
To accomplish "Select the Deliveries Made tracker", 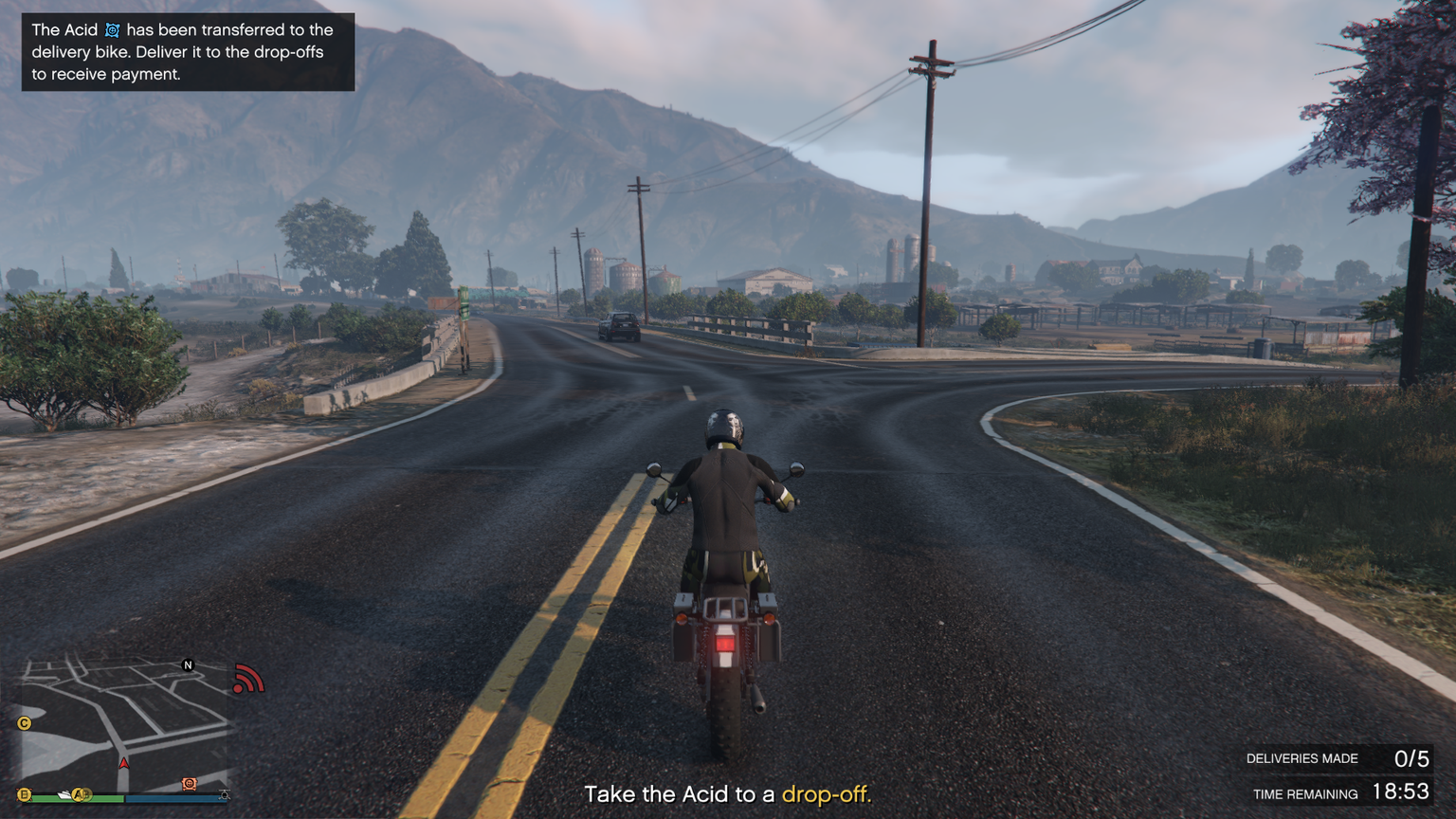I will 1337,758.
